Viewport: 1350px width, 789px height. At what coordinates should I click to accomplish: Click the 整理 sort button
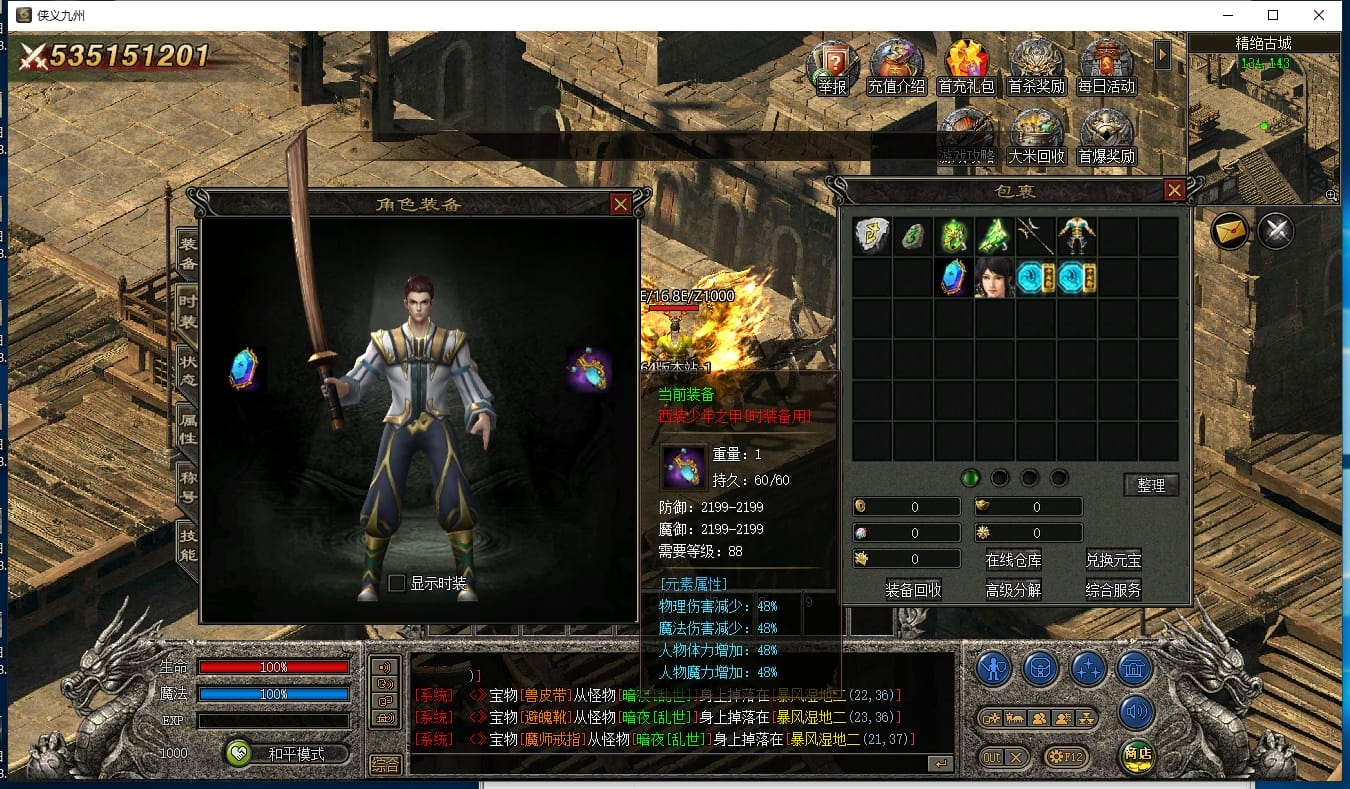1151,485
